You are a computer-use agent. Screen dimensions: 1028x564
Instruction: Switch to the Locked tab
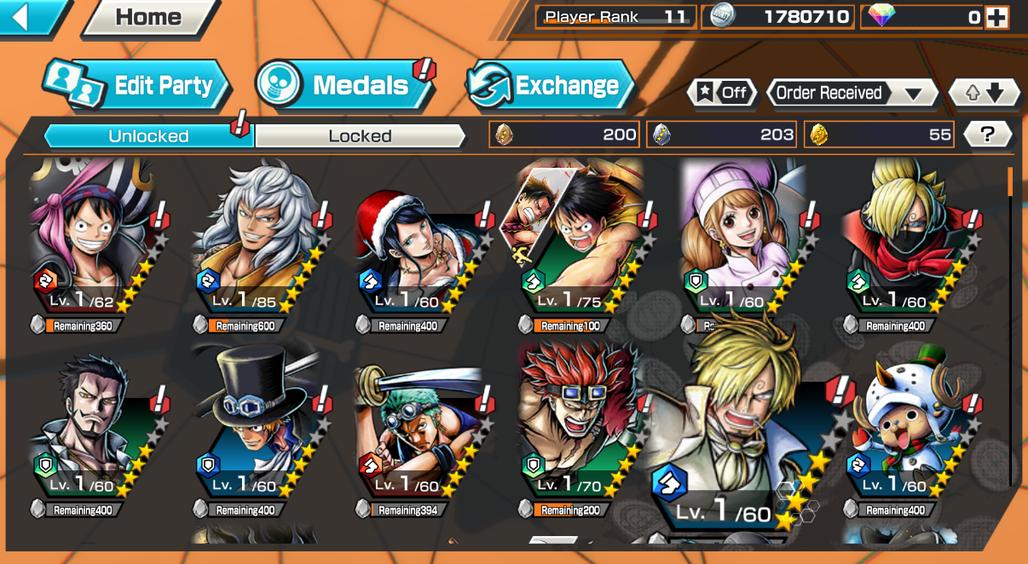[360, 136]
